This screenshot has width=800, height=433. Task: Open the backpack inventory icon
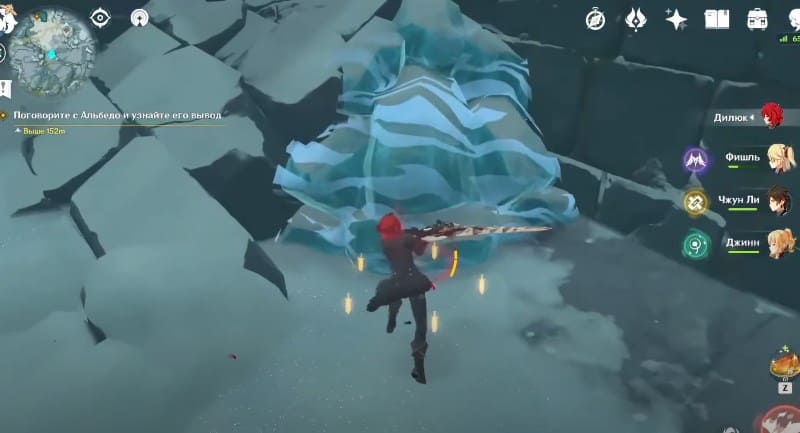coord(757,18)
